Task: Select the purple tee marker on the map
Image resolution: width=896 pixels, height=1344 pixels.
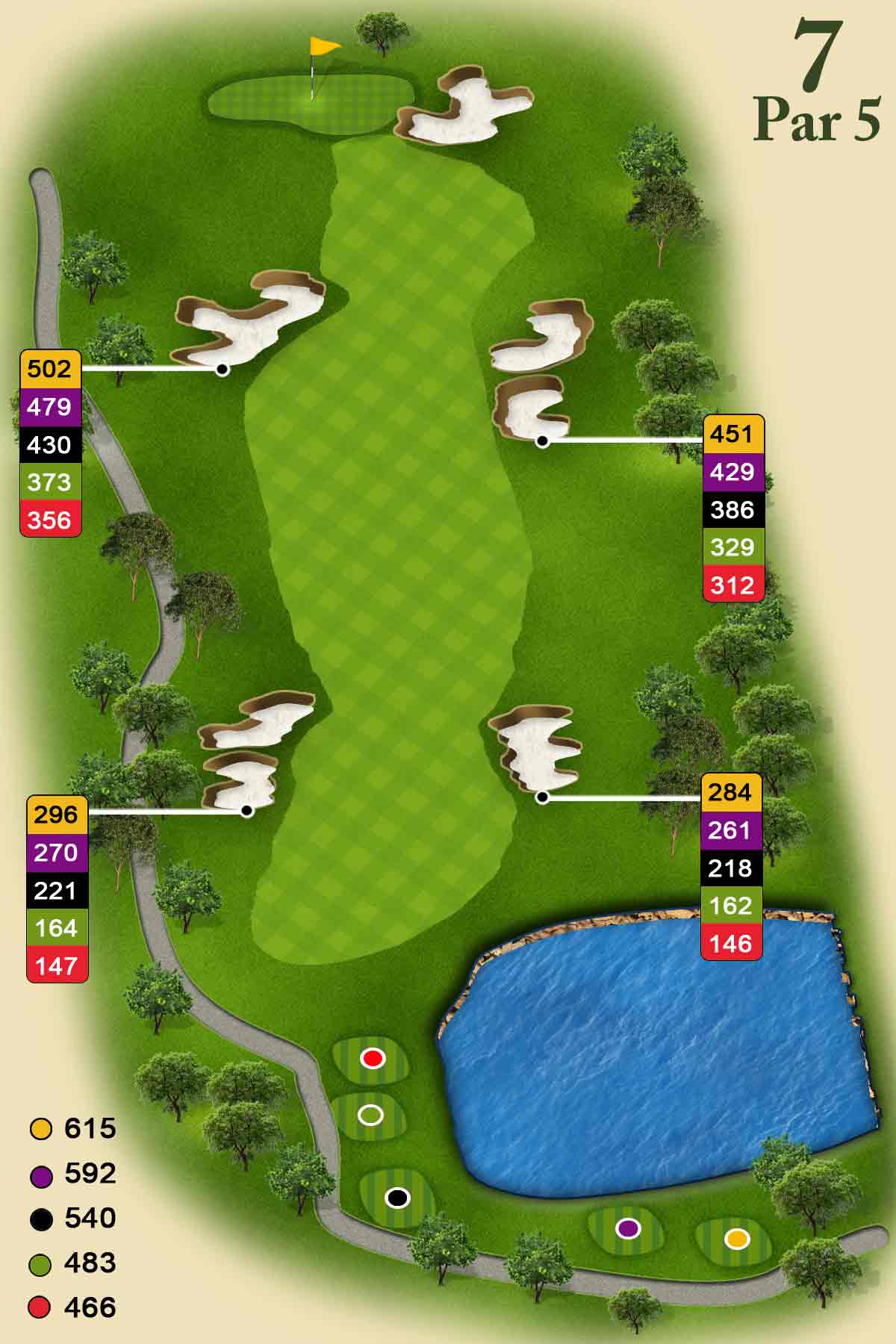Action: pos(629,1228)
